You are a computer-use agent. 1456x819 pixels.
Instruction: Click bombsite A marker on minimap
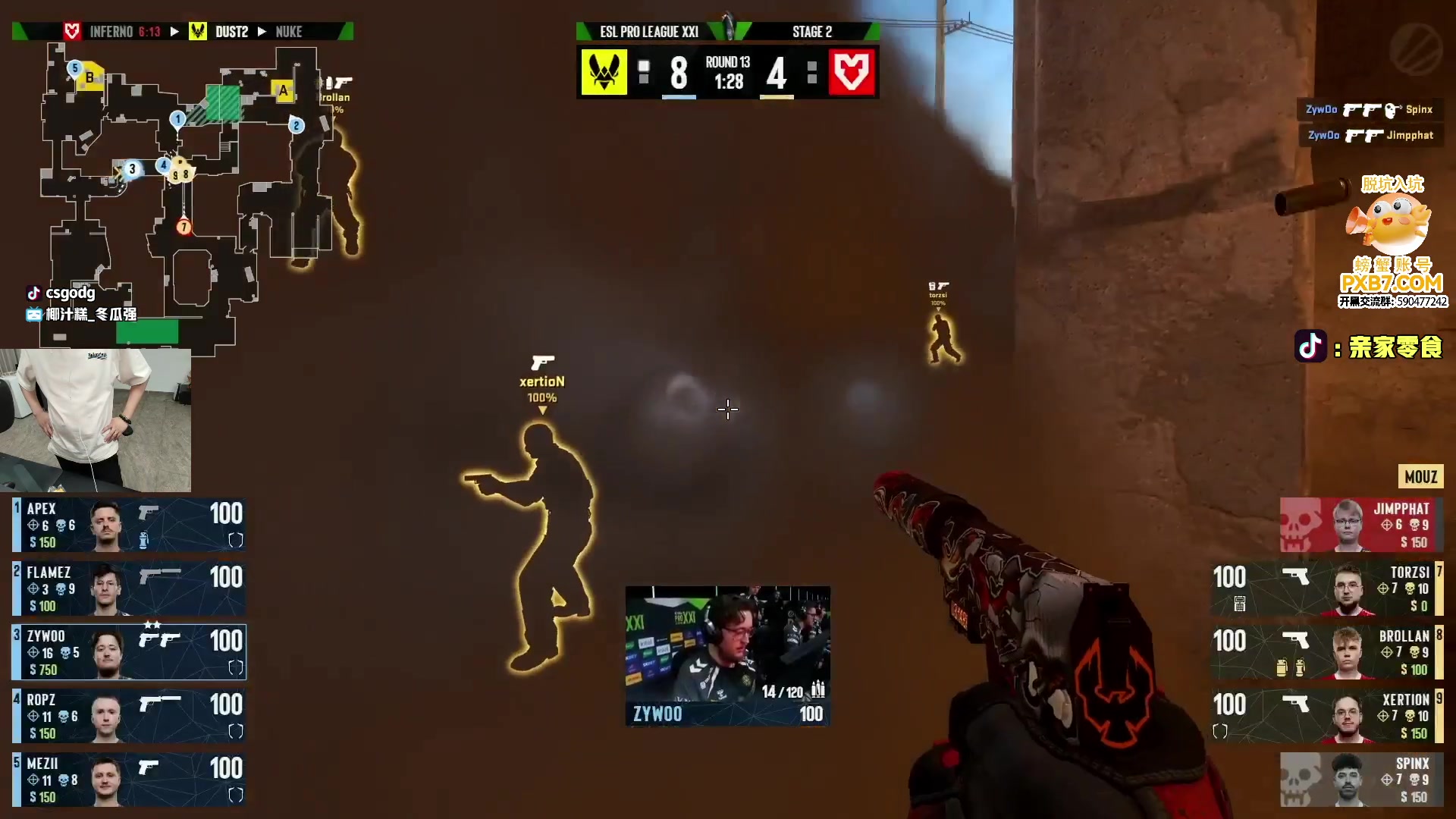point(284,91)
